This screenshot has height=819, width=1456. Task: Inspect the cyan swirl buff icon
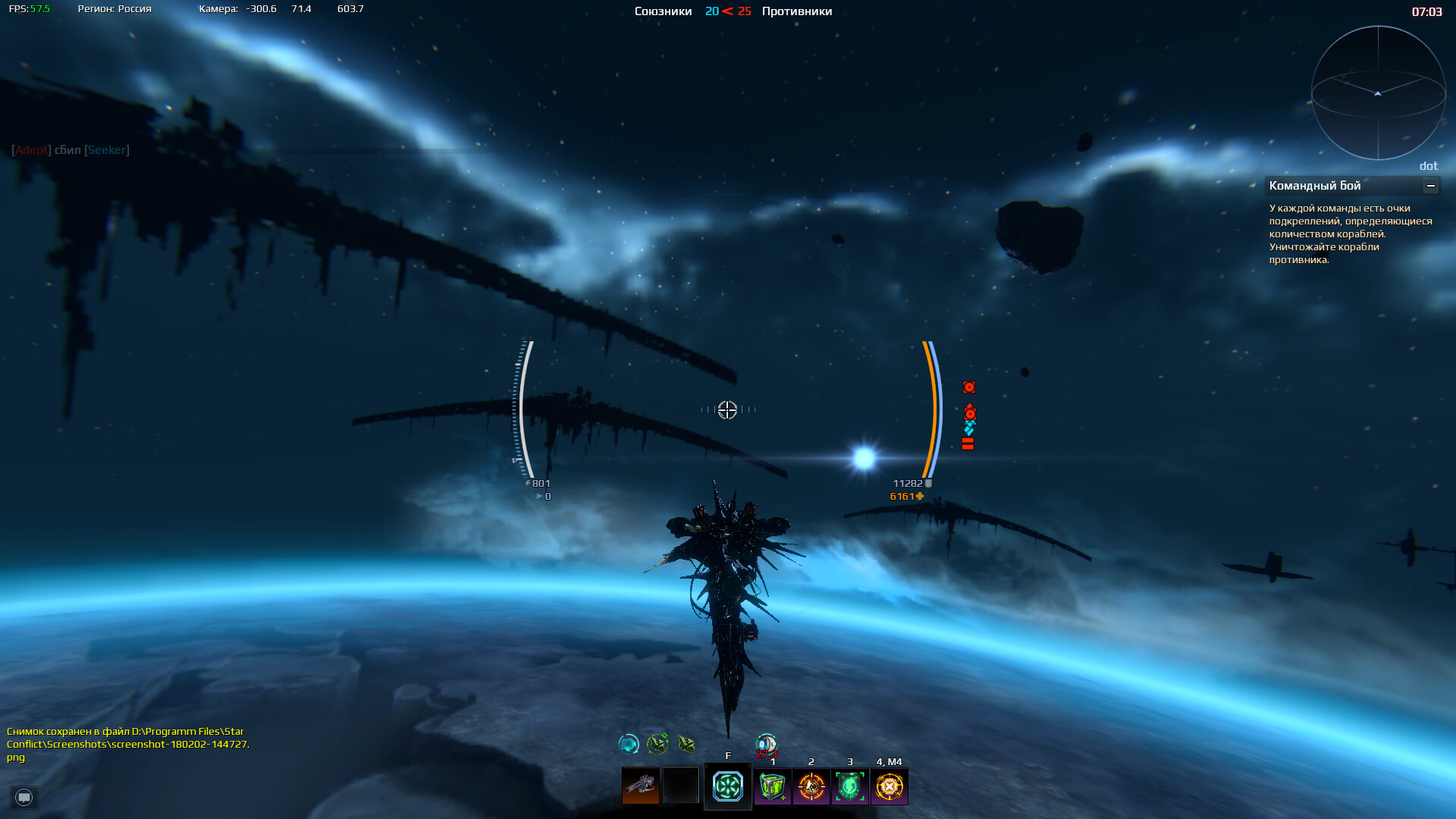click(x=629, y=744)
